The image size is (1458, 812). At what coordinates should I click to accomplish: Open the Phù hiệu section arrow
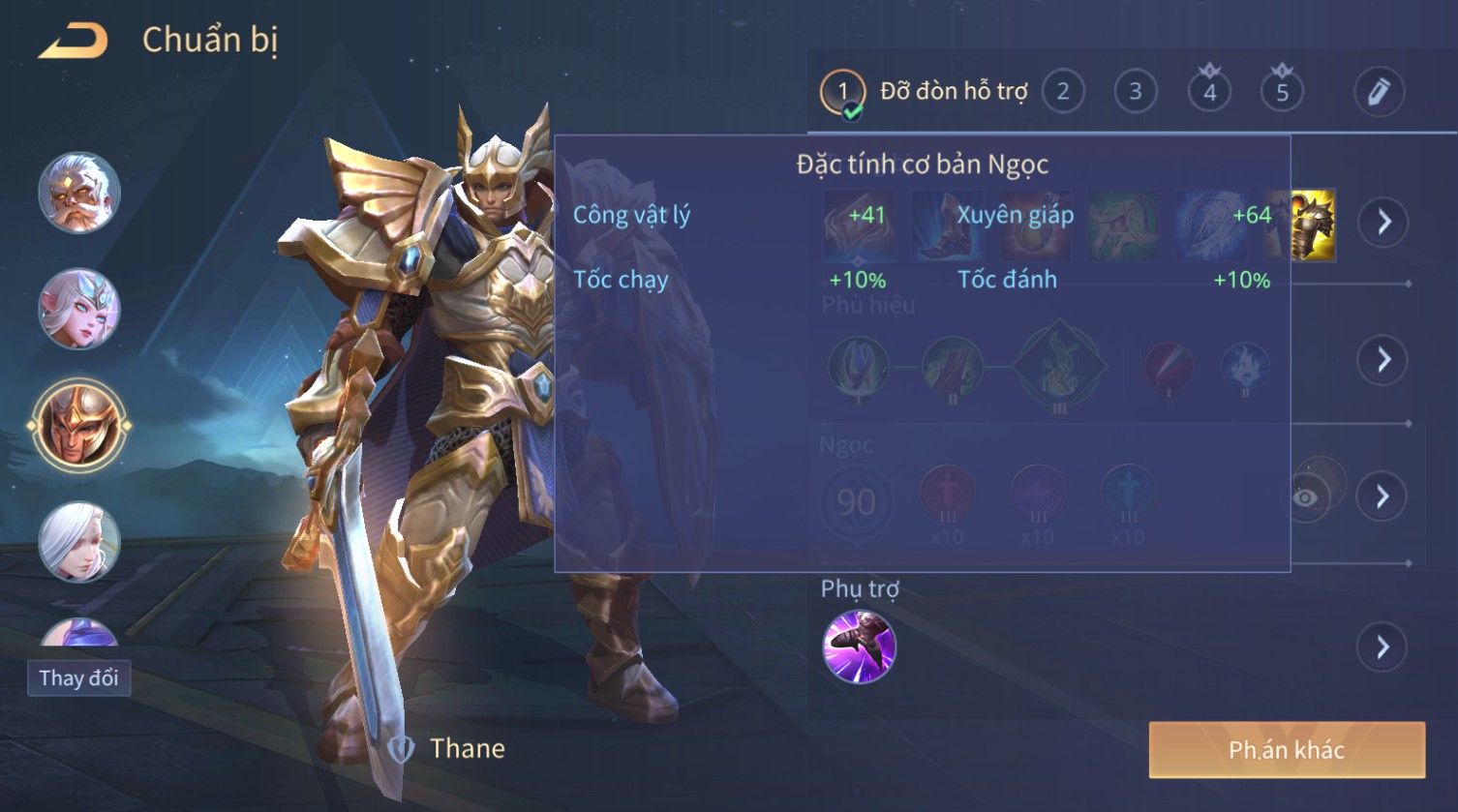coord(1383,360)
